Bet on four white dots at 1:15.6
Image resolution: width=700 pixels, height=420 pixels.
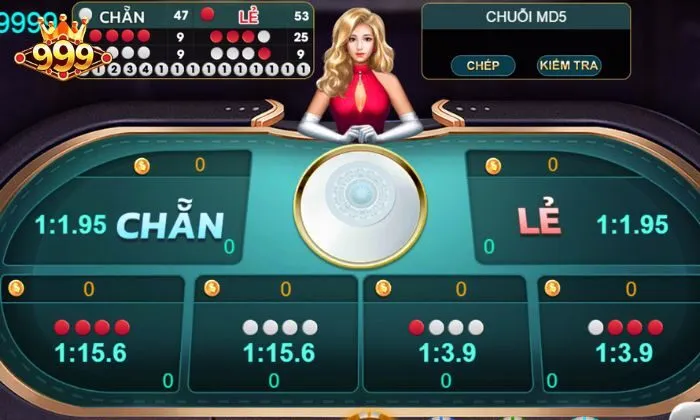pyautogui.click(x=279, y=342)
